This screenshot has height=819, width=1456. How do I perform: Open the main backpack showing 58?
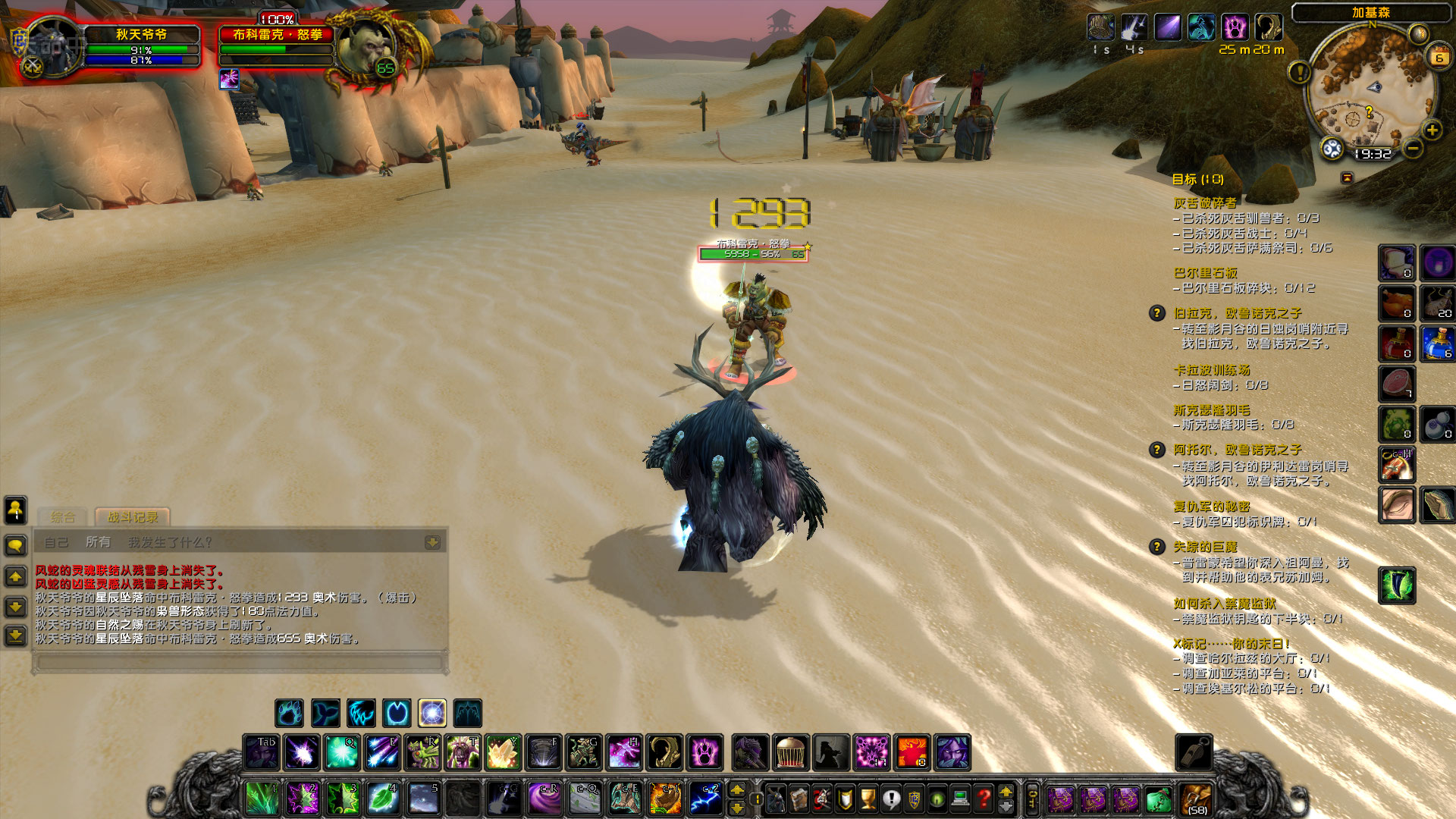coord(1197,799)
